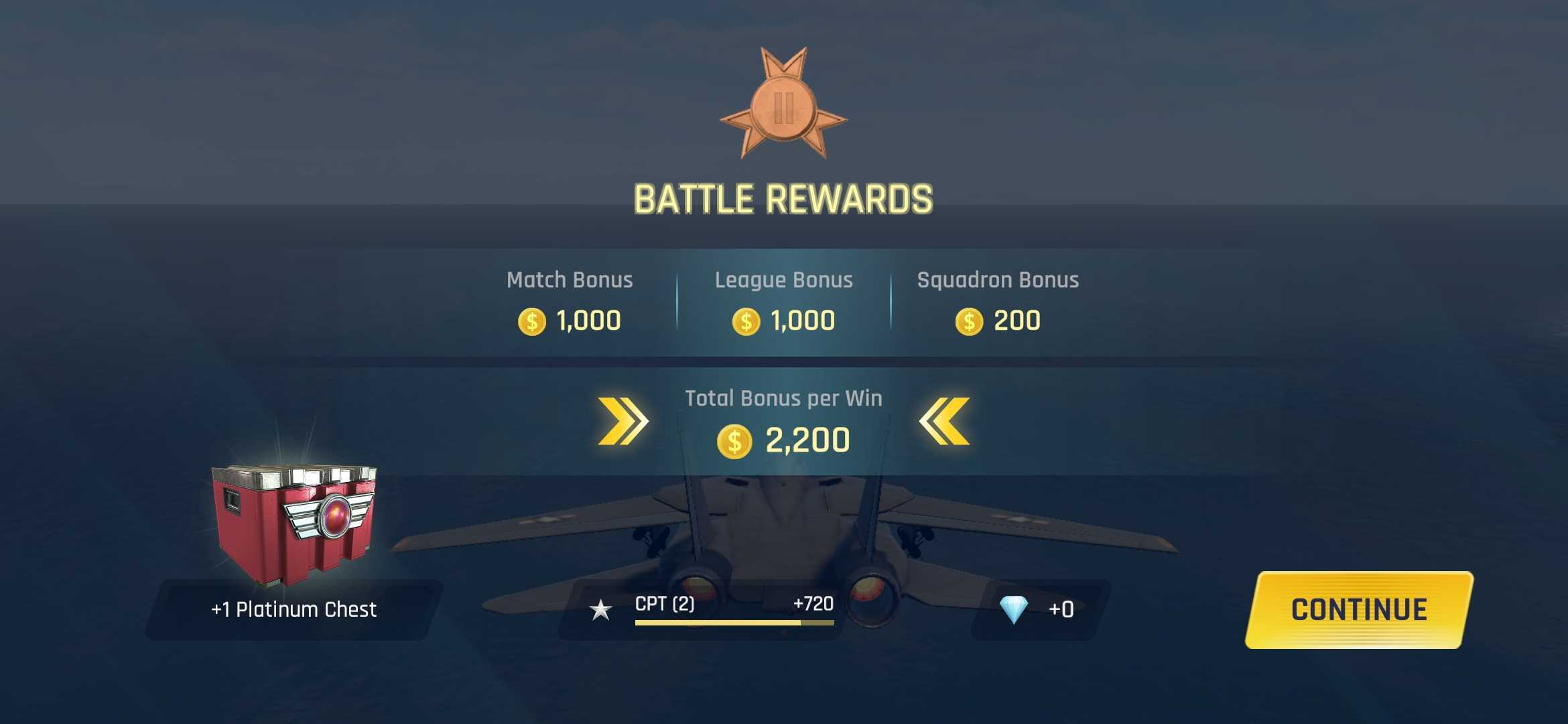Select the Platinum Chest reward
The height and width of the screenshot is (724, 1568).
pyautogui.click(x=294, y=526)
